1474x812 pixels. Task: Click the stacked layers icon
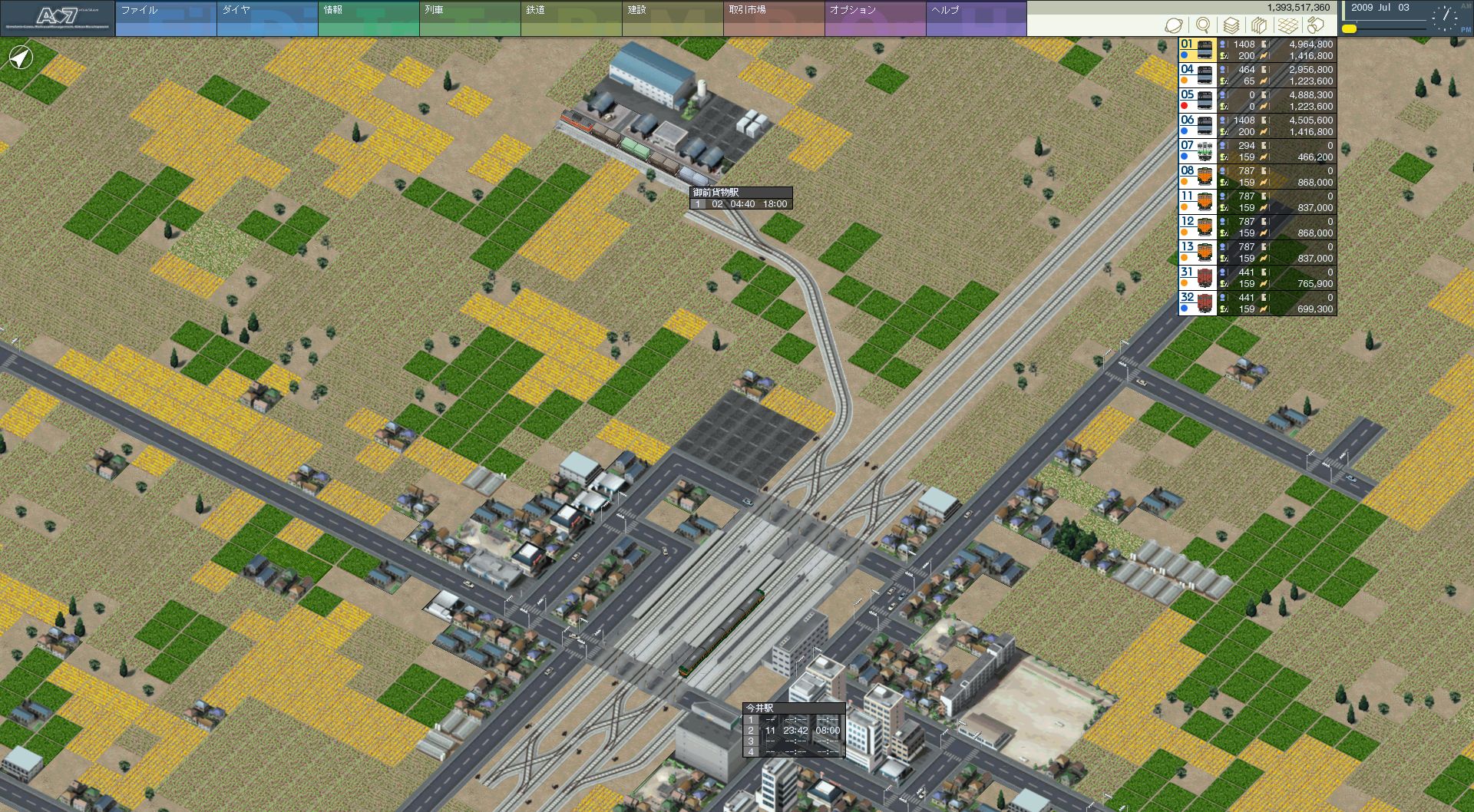coord(1231,25)
